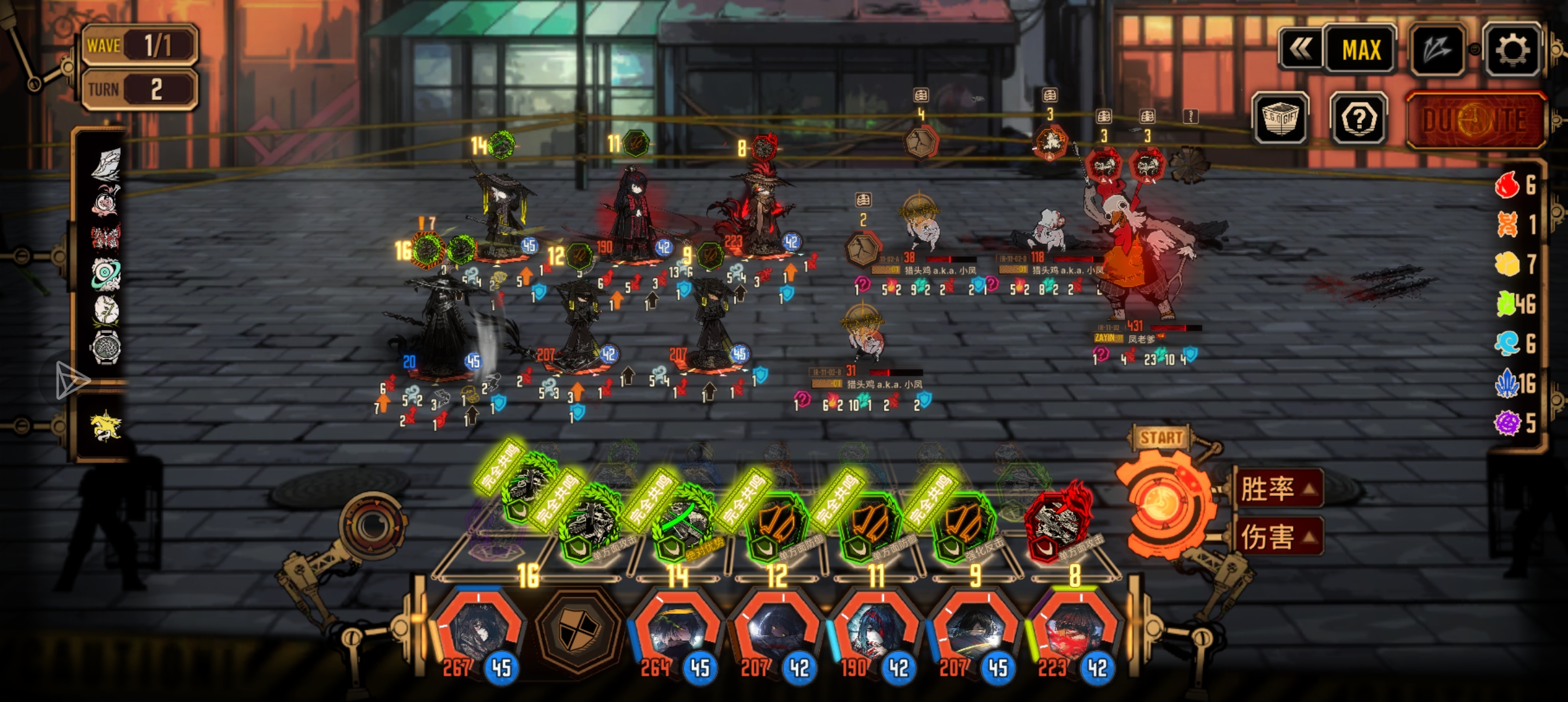Click the MAX button
Screen dimensions: 1568x702
tap(1361, 49)
